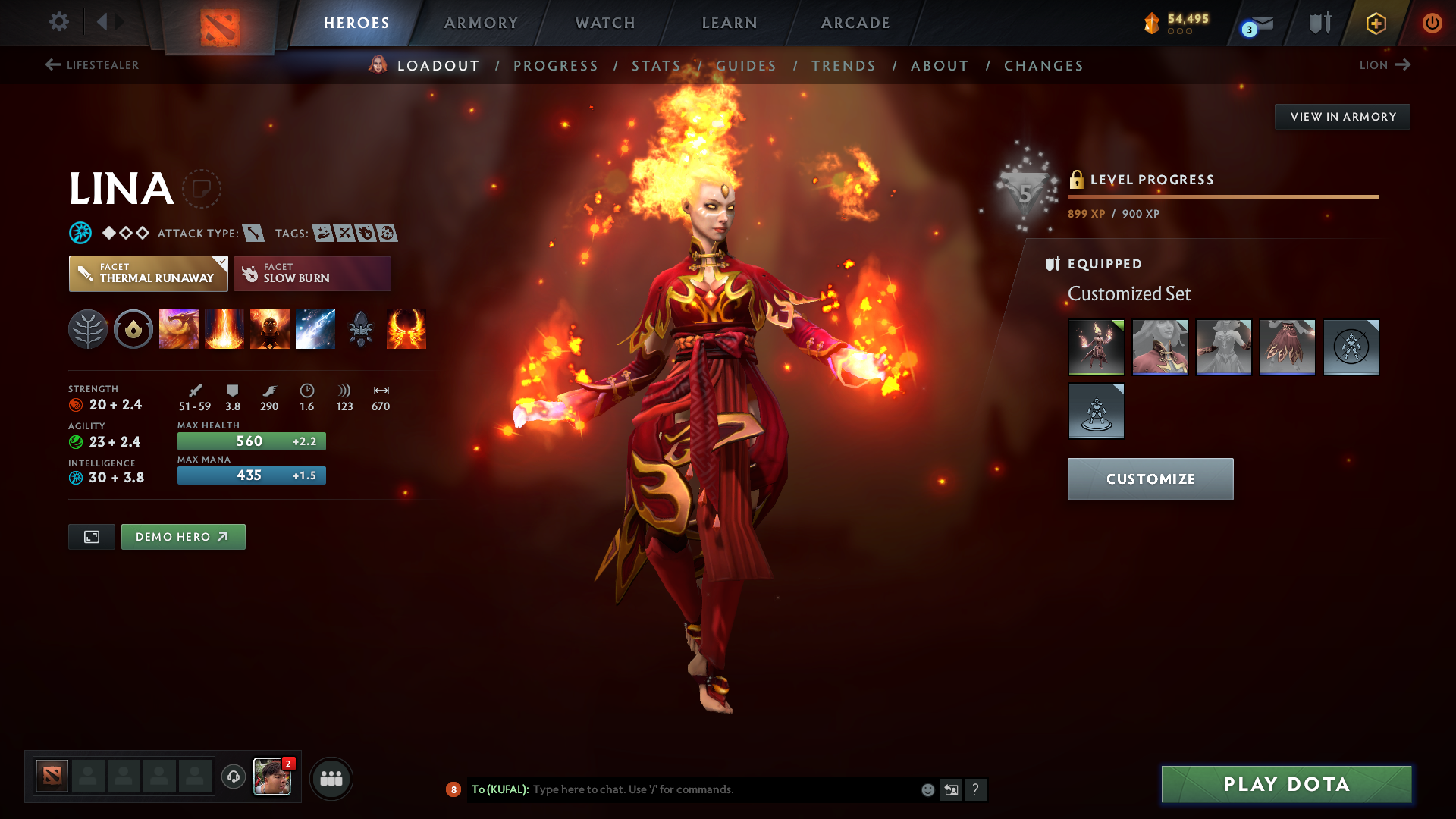The height and width of the screenshot is (819, 1456).
Task: Open the innate ability talent-tree icon
Action: [x=88, y=329]
